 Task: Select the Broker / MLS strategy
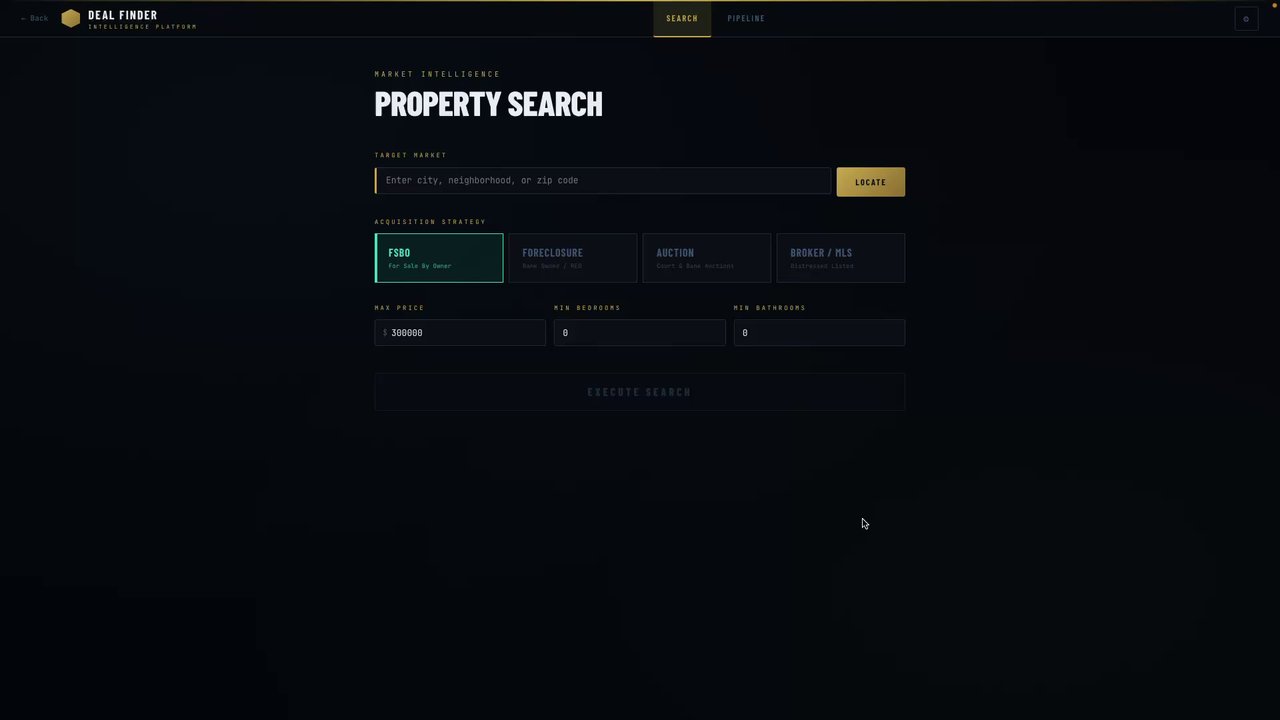point(841,258)
